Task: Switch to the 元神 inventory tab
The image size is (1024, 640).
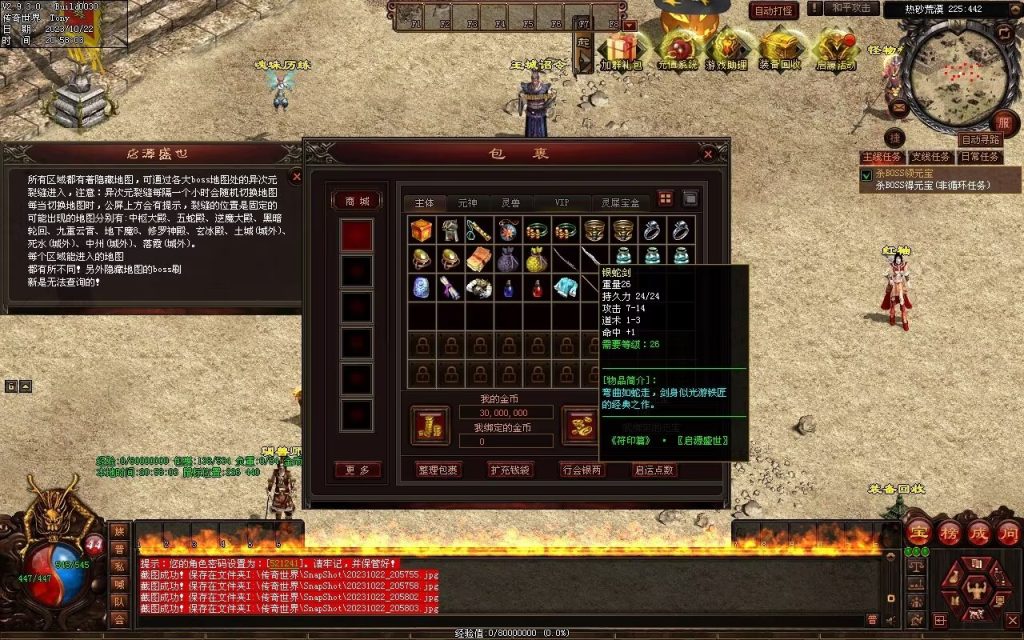Action: point(468,202)
